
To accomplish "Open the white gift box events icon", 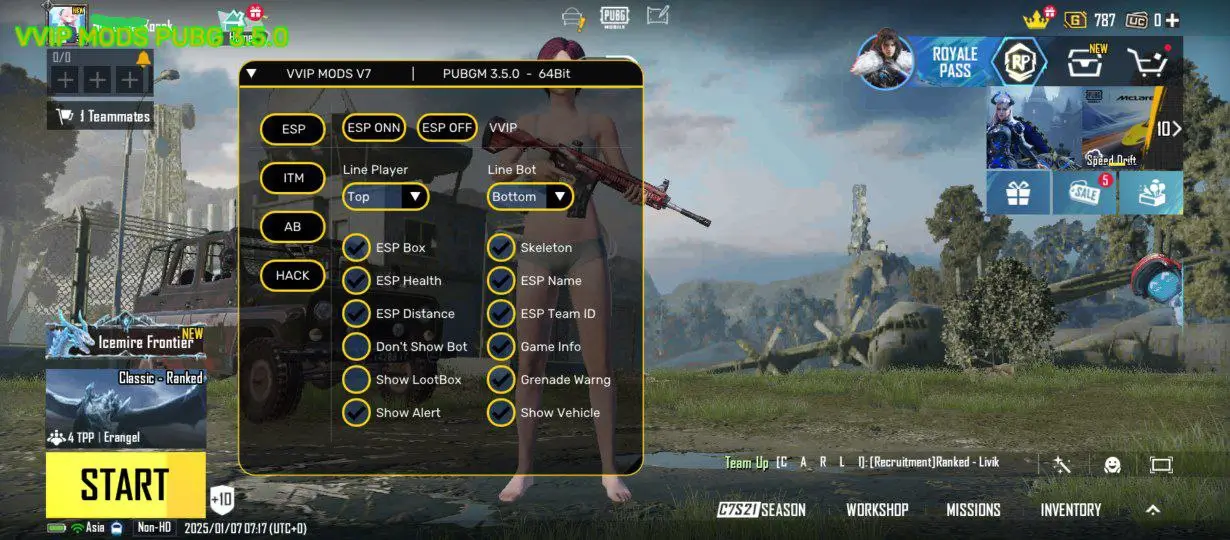I will click(x=1018, y=193).
